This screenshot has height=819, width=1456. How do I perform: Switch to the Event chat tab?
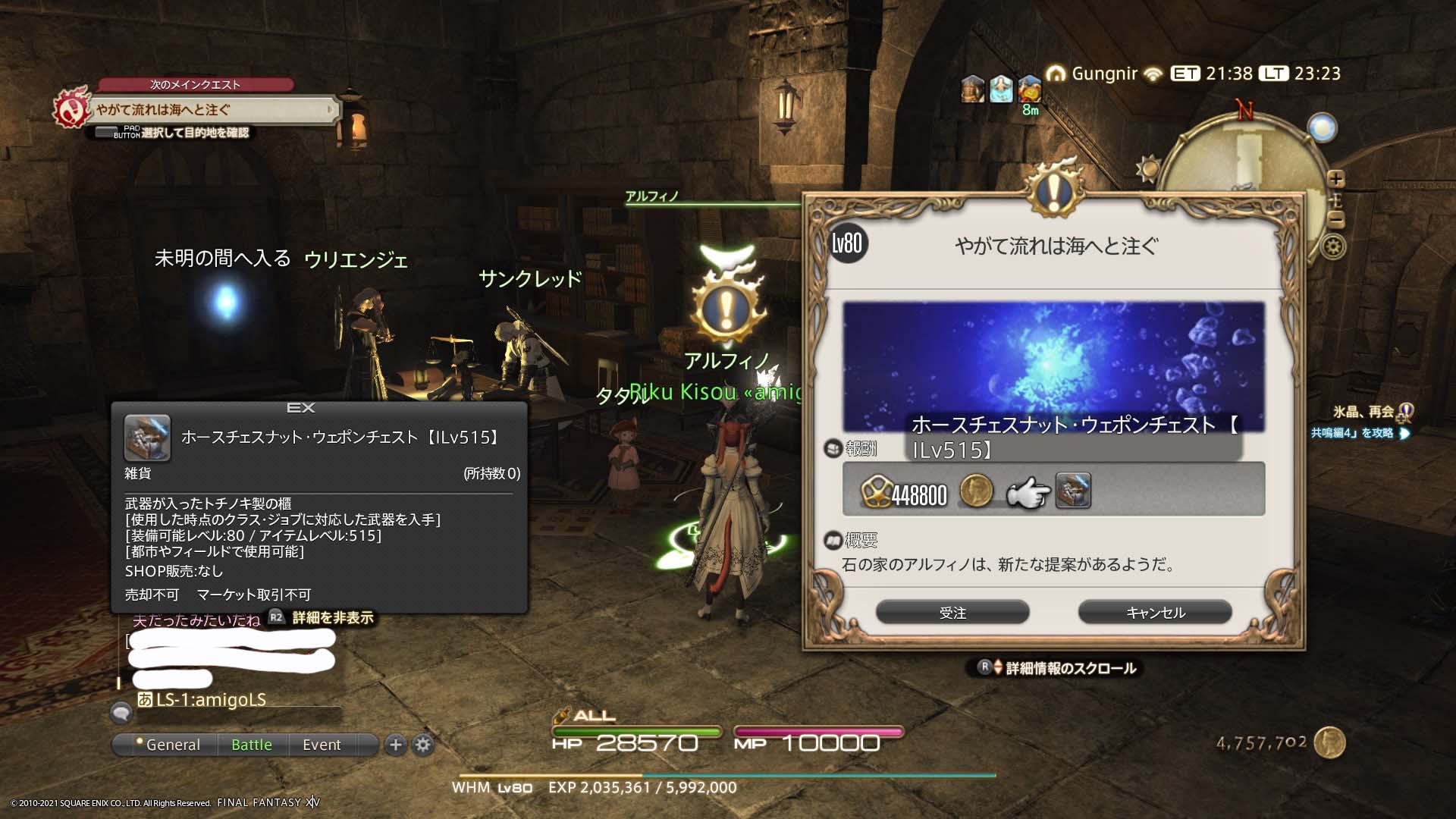(322, 745)
